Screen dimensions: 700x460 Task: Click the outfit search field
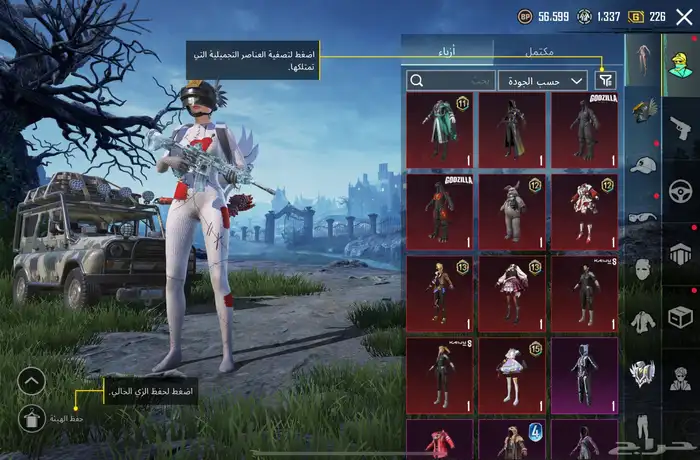450,80
